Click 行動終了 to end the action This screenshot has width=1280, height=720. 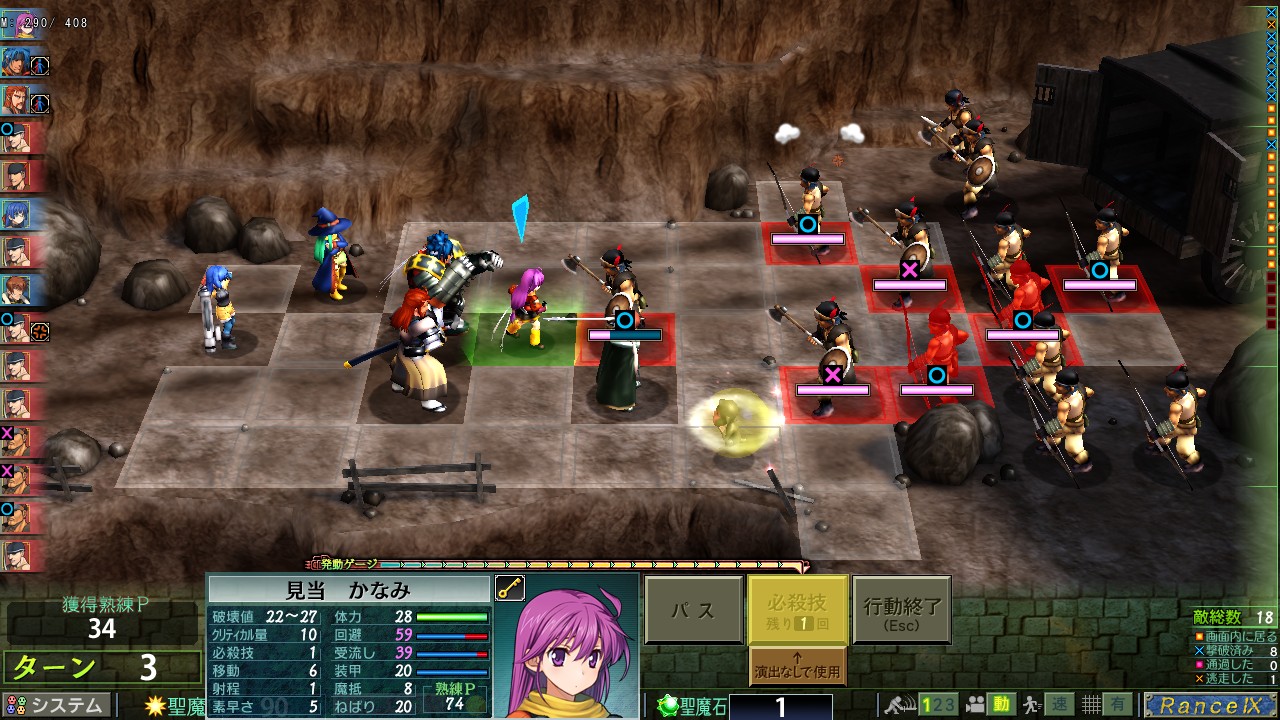pyautogui.click(x=901, y=610)
